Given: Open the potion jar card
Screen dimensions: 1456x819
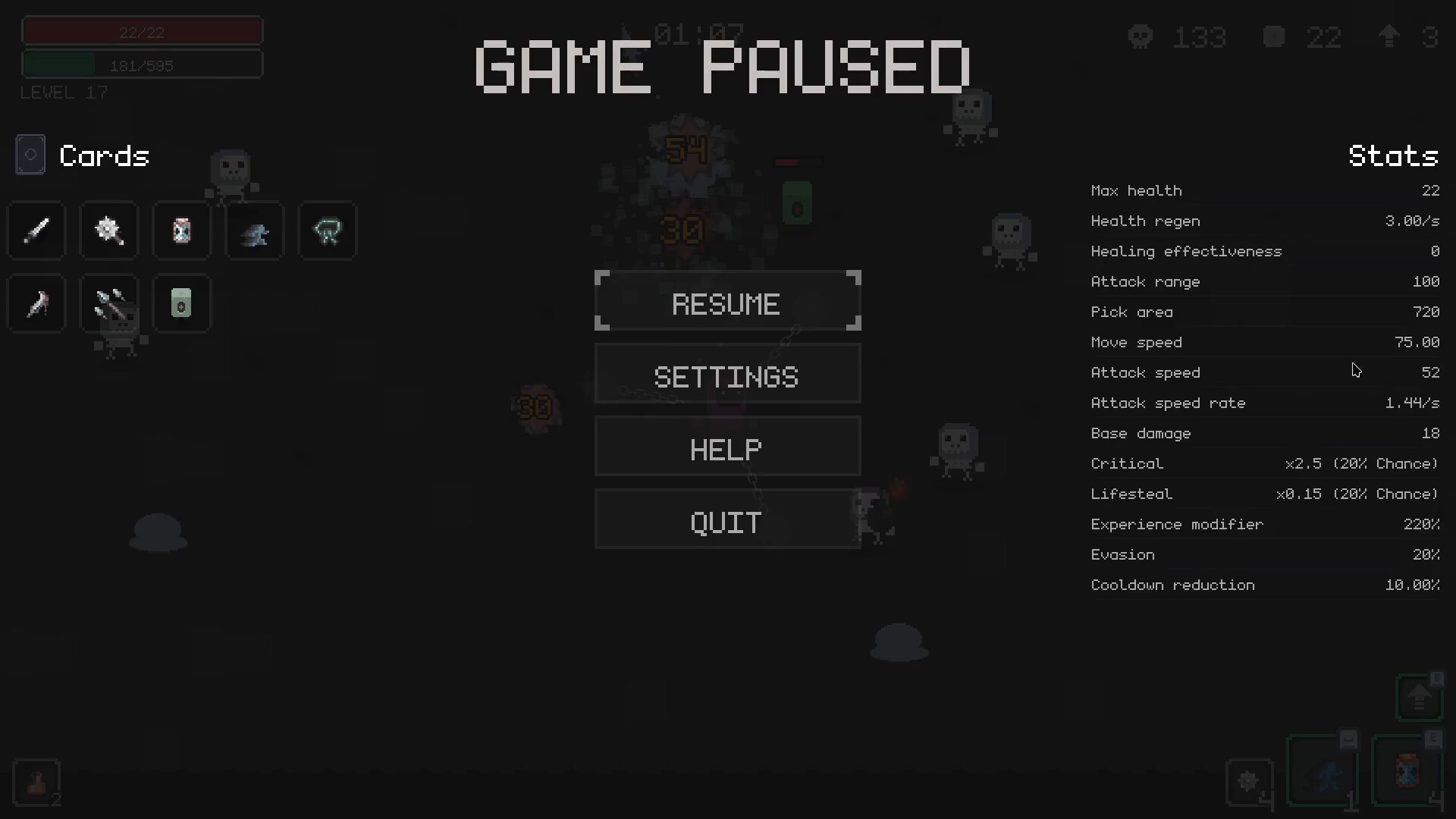Looking at the screenshot, I should [x=181, y=231].
